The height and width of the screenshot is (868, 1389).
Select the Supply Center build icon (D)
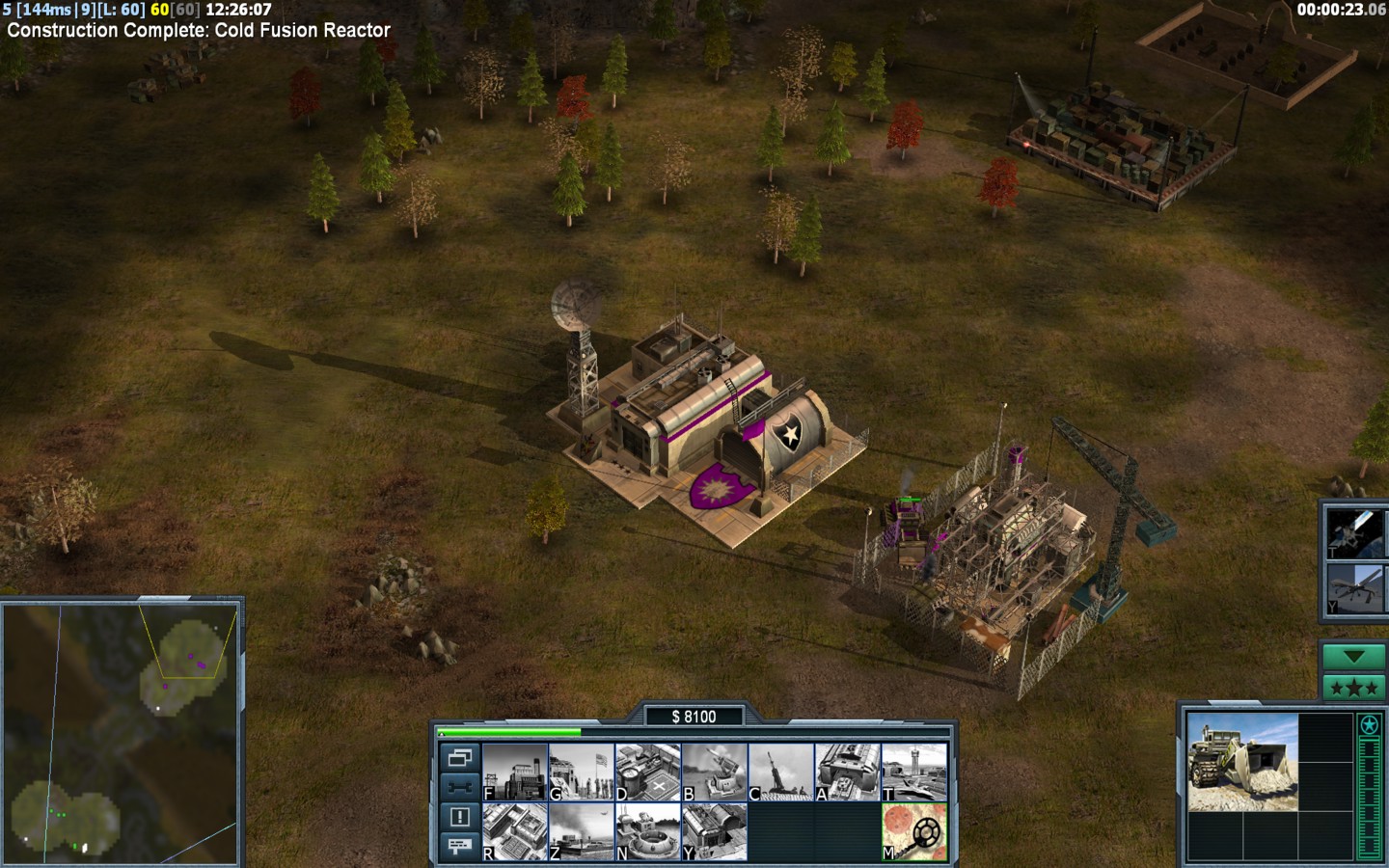(648, 772)
